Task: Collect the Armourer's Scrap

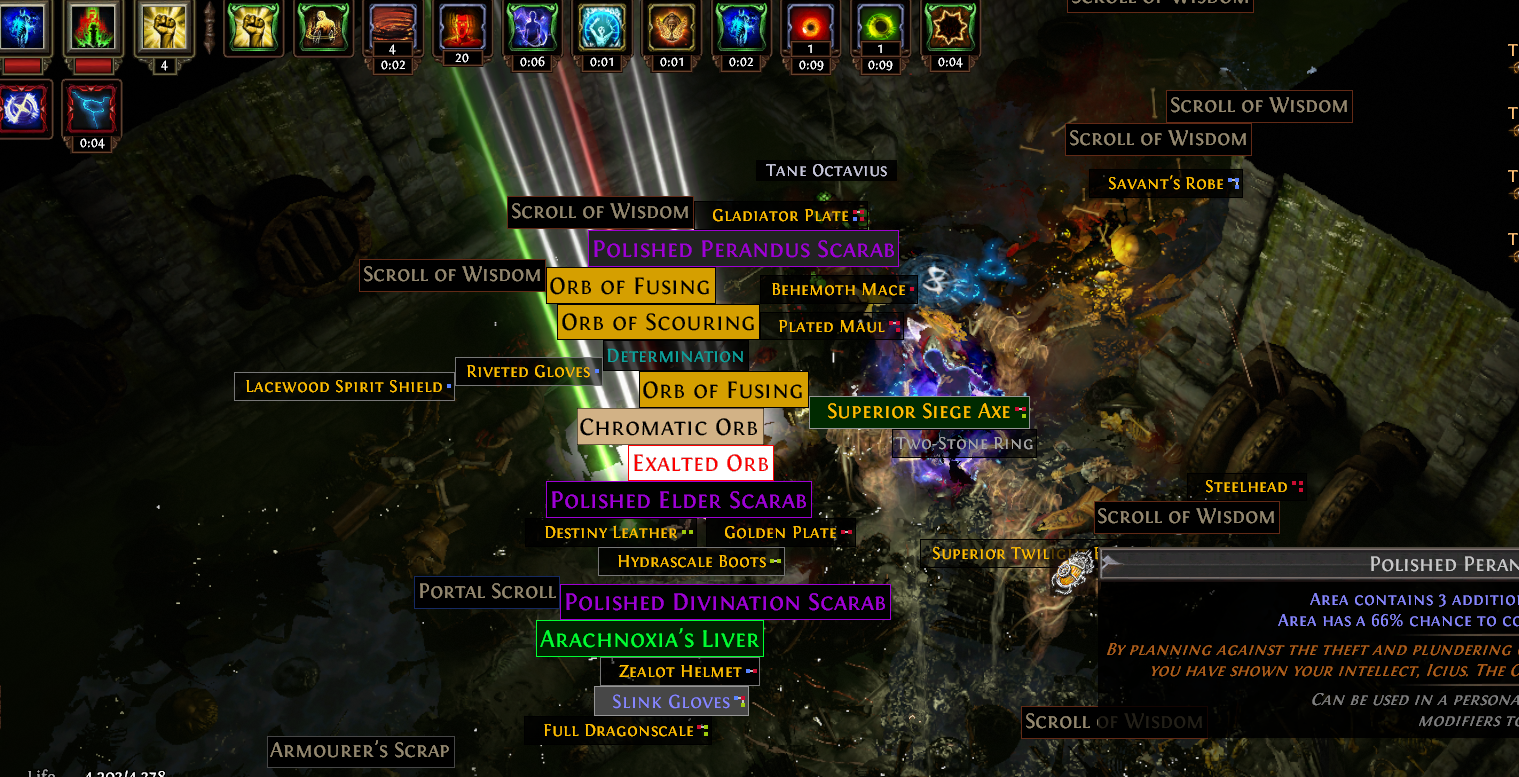Action: click(x=360, y=750)
